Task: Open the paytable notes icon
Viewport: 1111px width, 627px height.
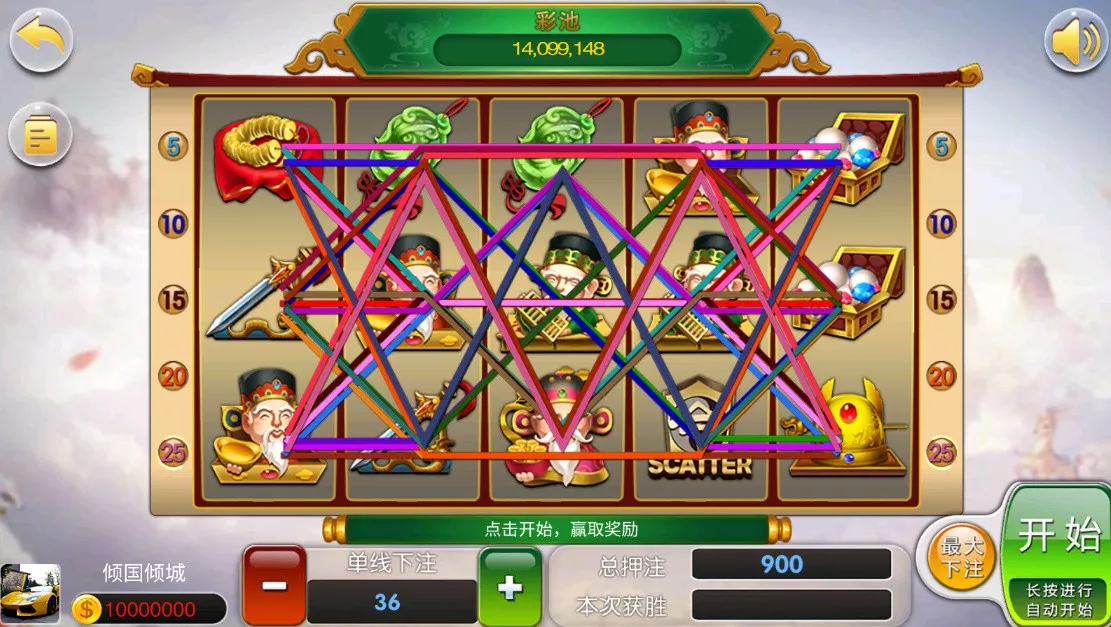Action: point(41,136)
